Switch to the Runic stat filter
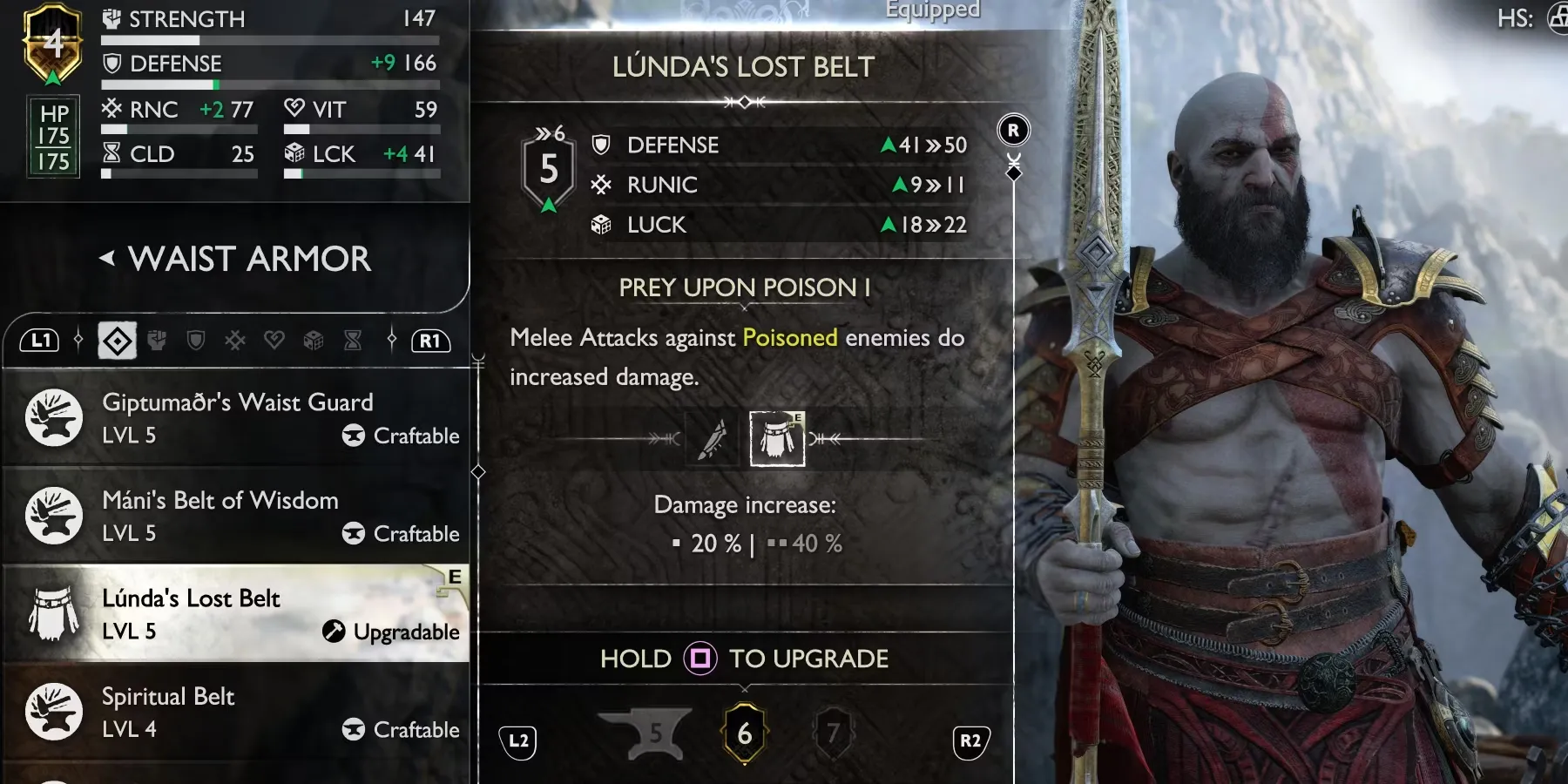1568x784 pixels. tap(235, 341)
